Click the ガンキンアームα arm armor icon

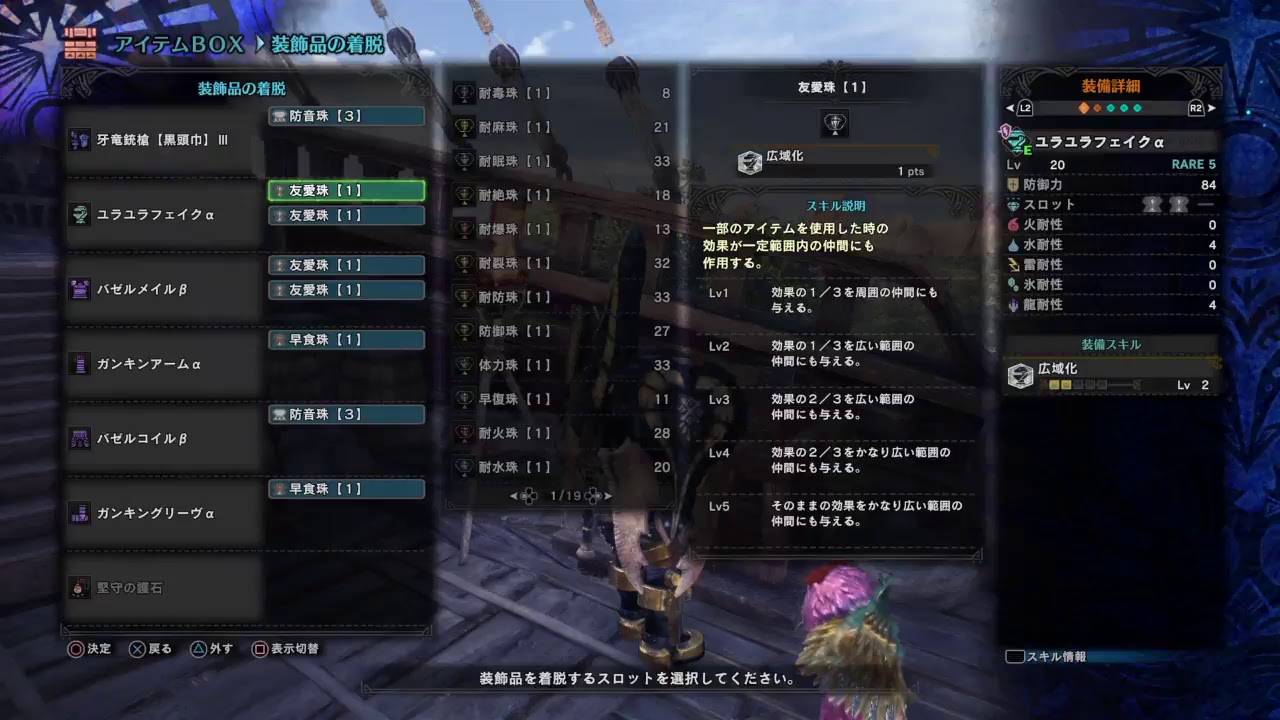point(78,364)
